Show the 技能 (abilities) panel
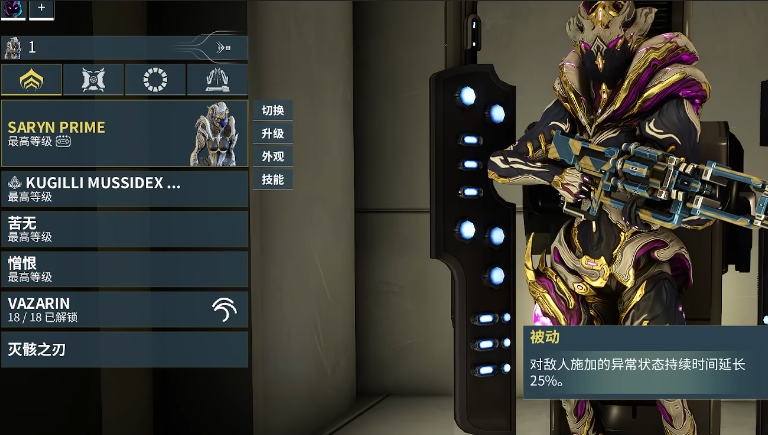768x435 pixels. point(273,180)
